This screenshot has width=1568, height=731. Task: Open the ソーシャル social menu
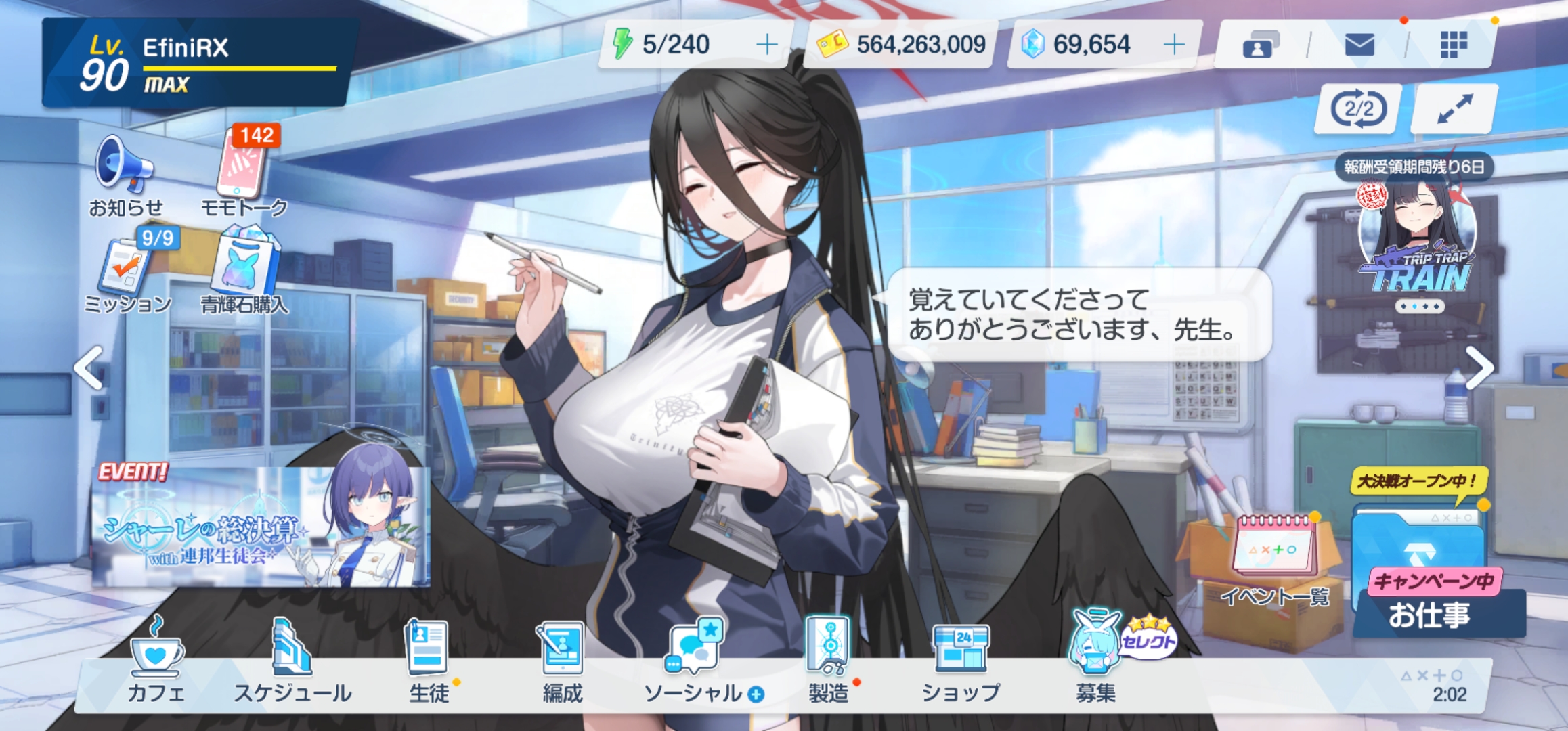(697, 660)
